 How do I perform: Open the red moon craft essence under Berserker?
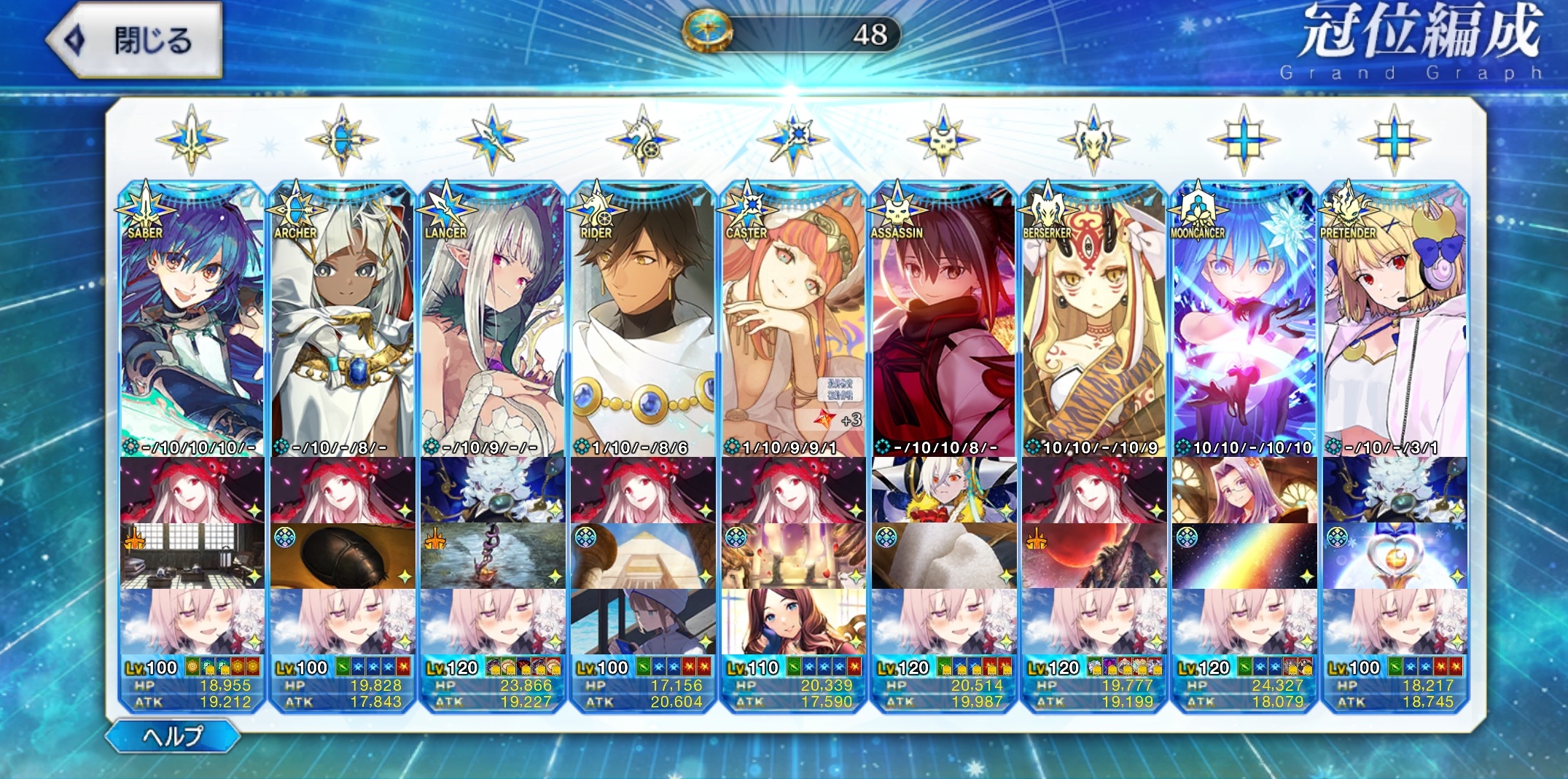pyautogui.click(x=1093, y=556)
